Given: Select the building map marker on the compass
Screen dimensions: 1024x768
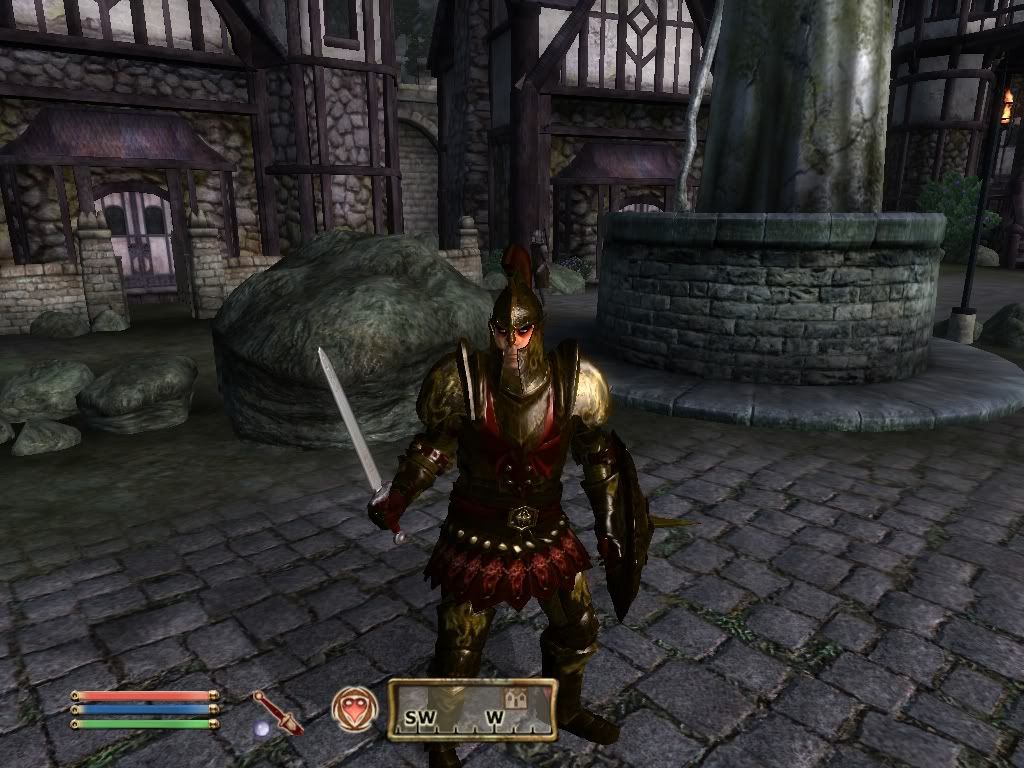Looking at the screenshot, I should [x=519, y=694].
